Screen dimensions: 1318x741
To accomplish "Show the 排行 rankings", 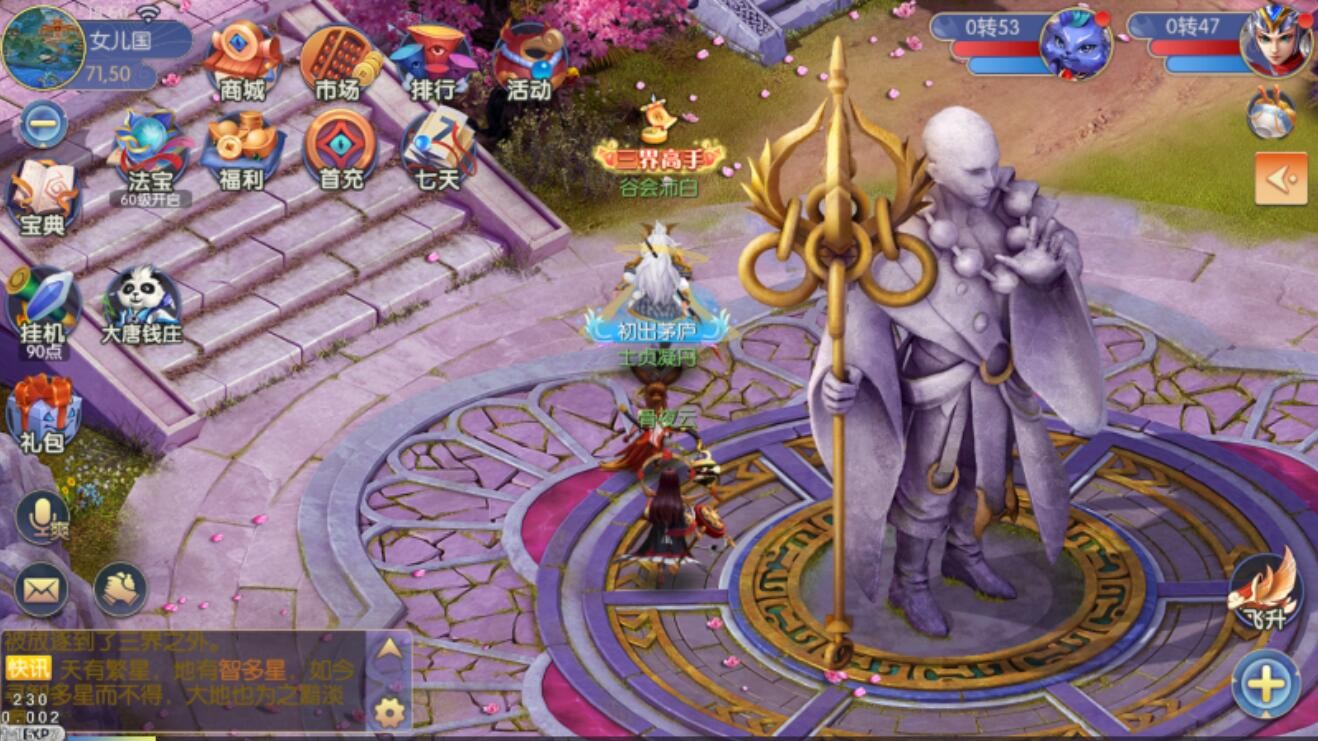I will coord(433,60).
